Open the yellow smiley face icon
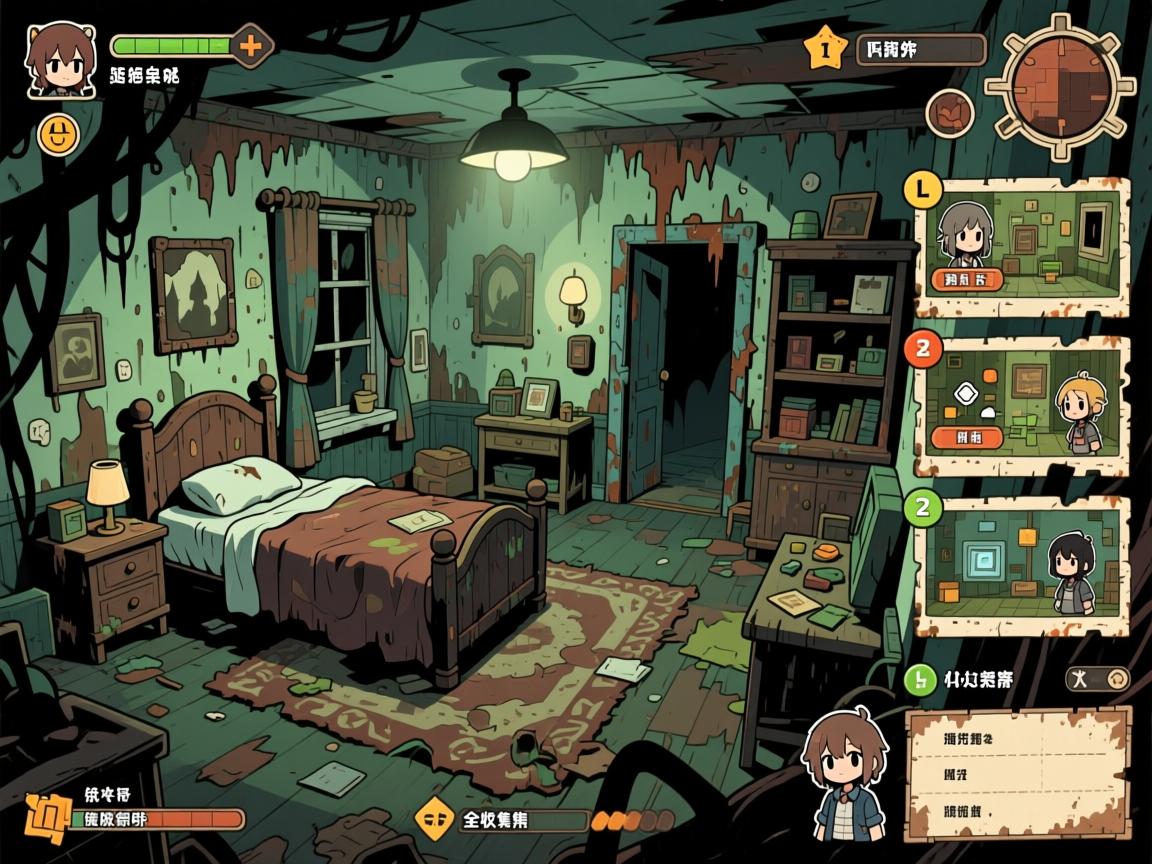Viewport: 1152px width, 864px height. tap(58, 134)
